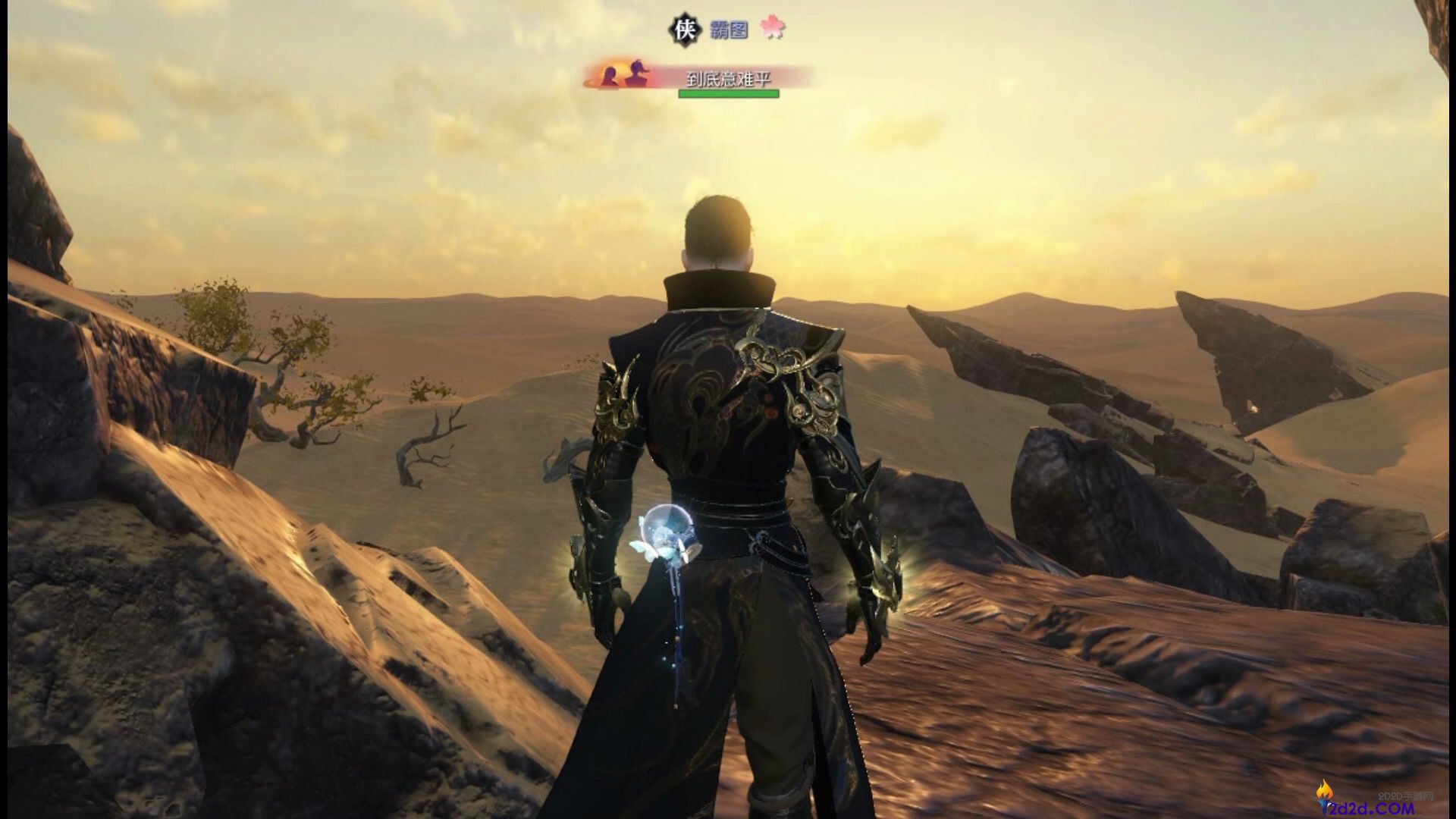
Task: Select the player nameplate 到底意难平
Action: [727, 78]
